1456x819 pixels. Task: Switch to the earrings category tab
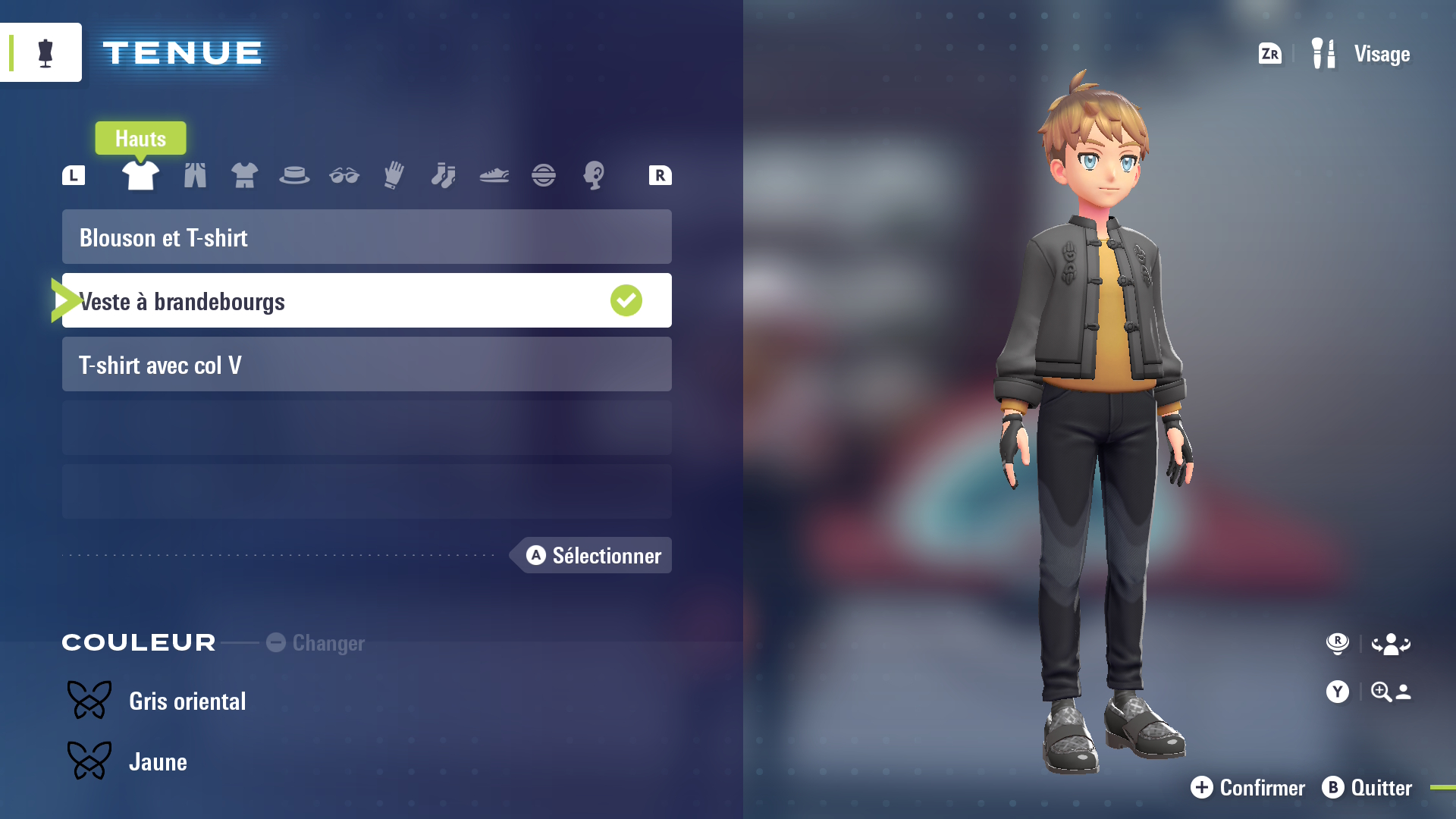[594, 175]
